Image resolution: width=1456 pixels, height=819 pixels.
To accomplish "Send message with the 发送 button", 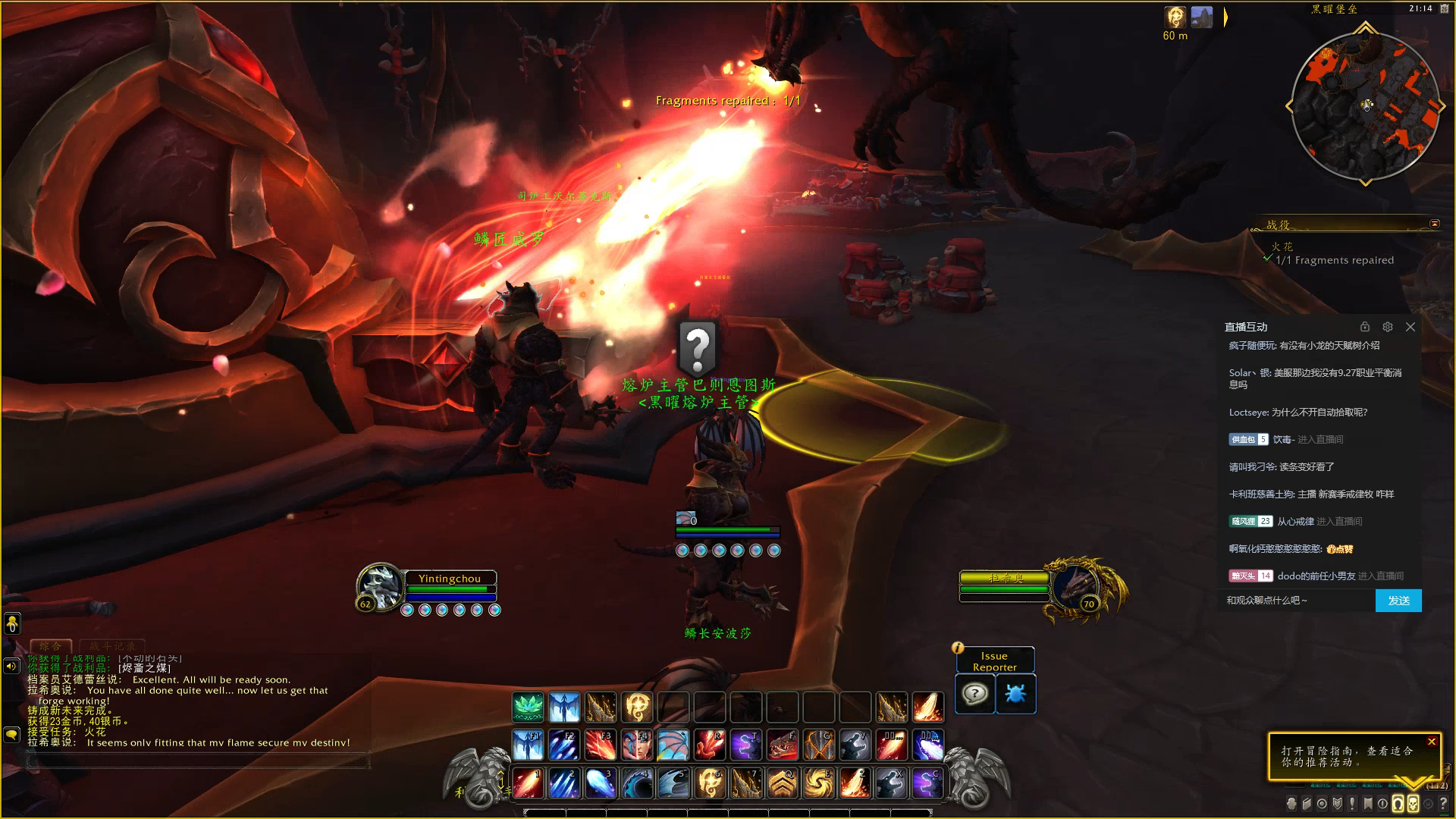I will coord(1398,601).
